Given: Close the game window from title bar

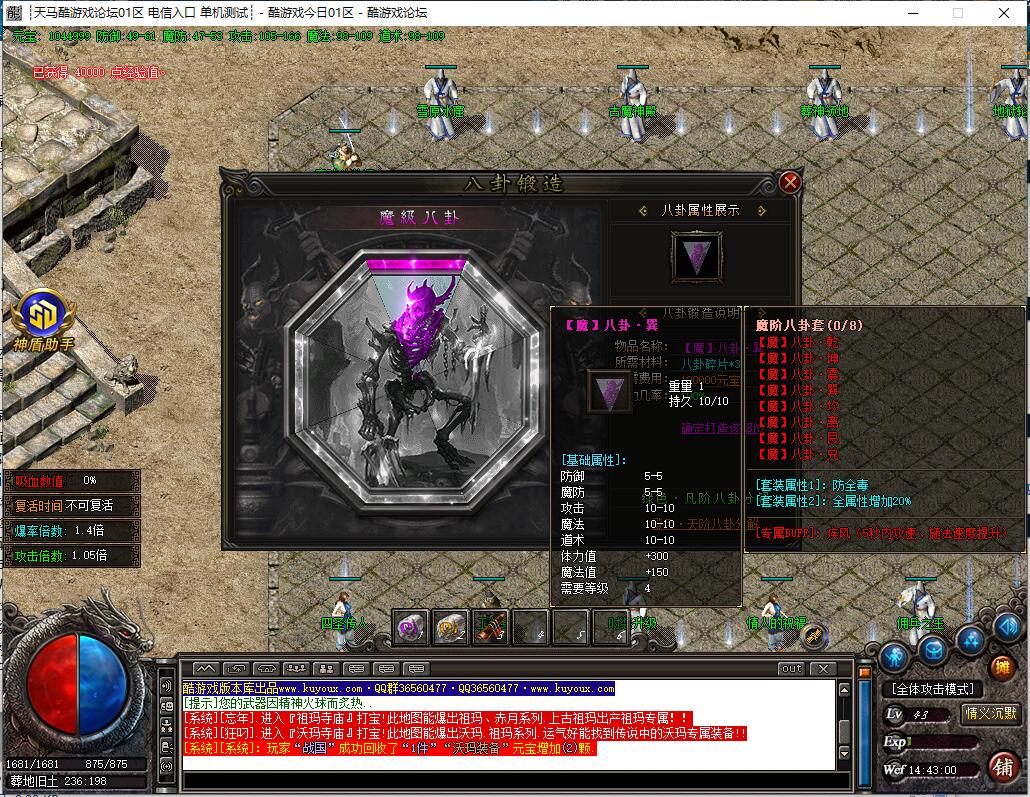Looking at the screenshot, I should (1004, 13).
